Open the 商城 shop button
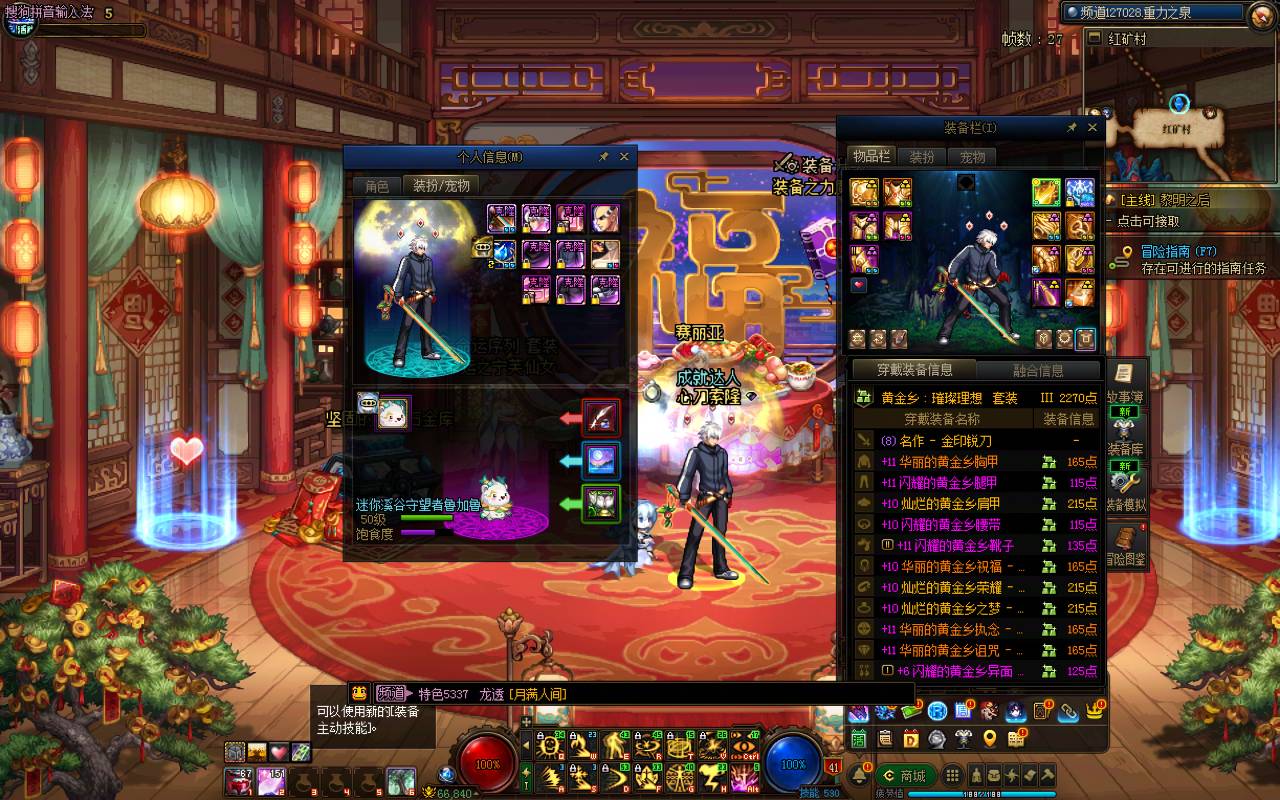The width and height of the screenshot is (1280, 800). pyautogui.click(x=905, y=776)
